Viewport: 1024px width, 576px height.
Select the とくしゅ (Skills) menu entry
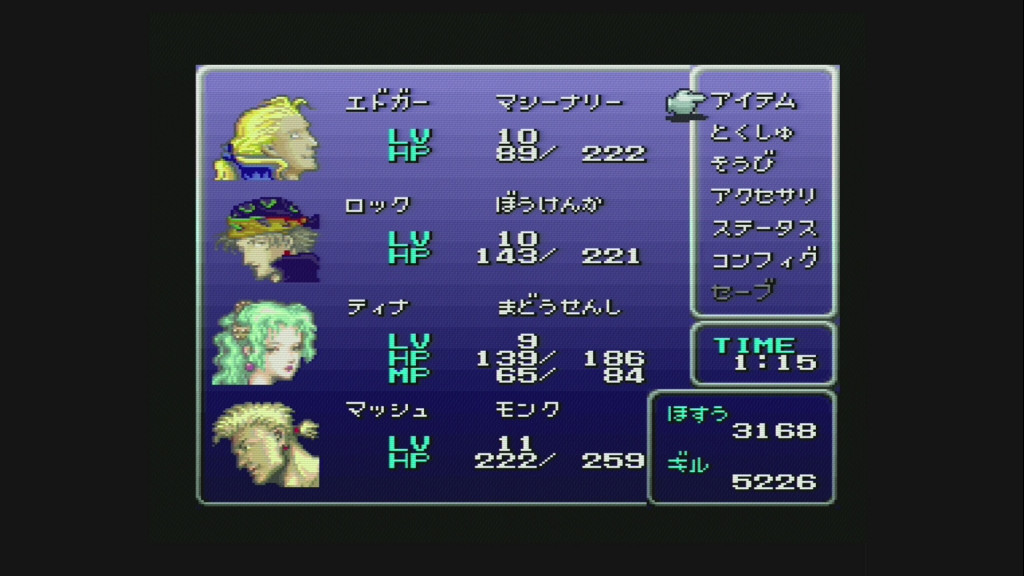coord(751,132)
